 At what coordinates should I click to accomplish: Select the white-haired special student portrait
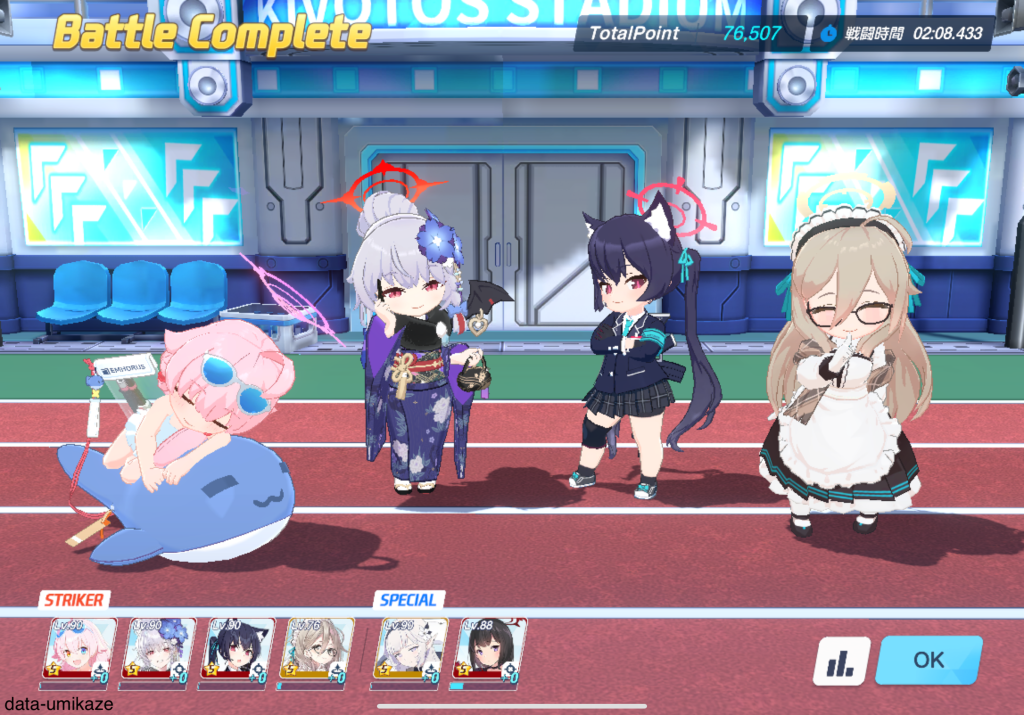coord(411,651)
